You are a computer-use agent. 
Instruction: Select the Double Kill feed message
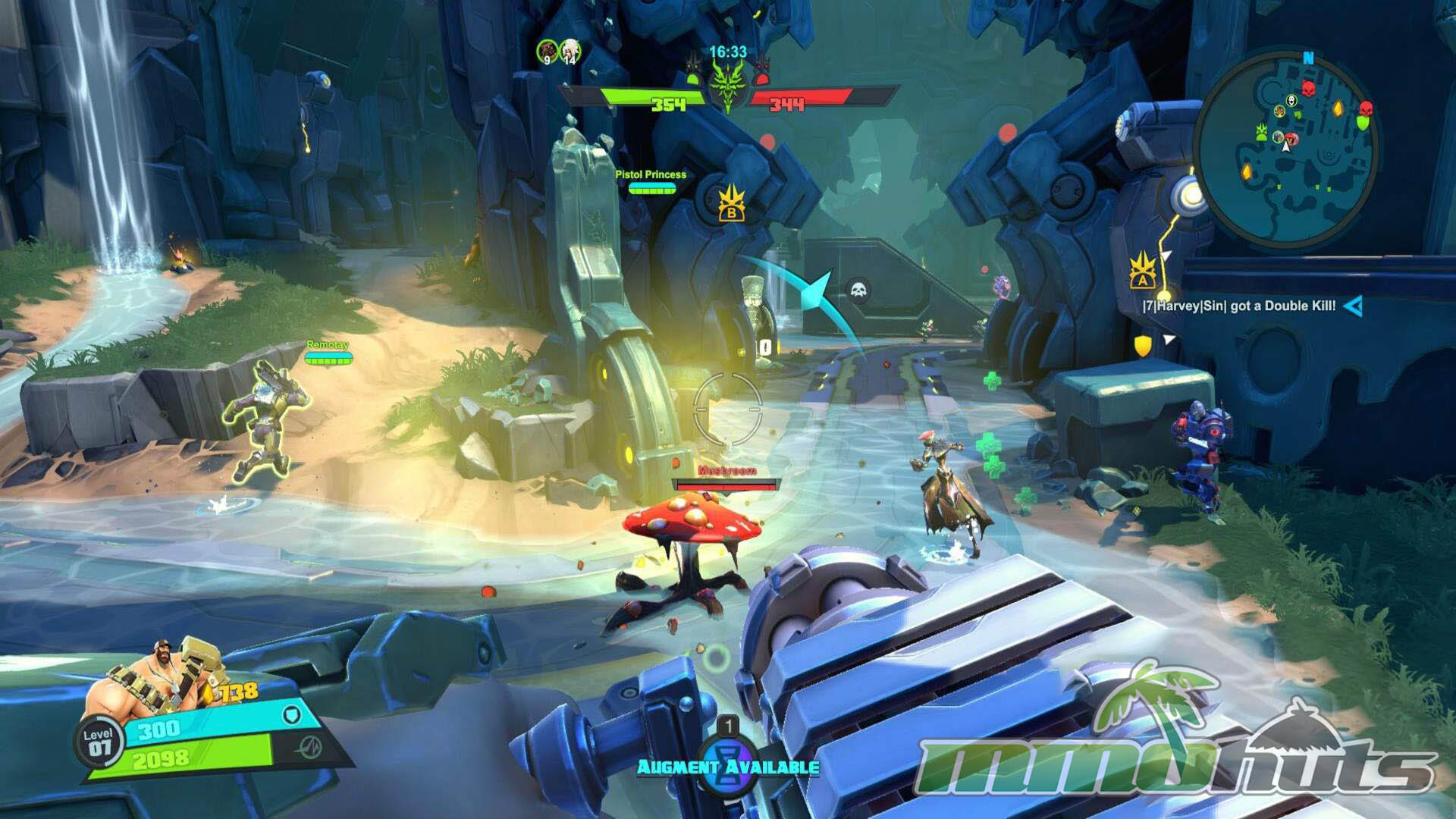1239,306
